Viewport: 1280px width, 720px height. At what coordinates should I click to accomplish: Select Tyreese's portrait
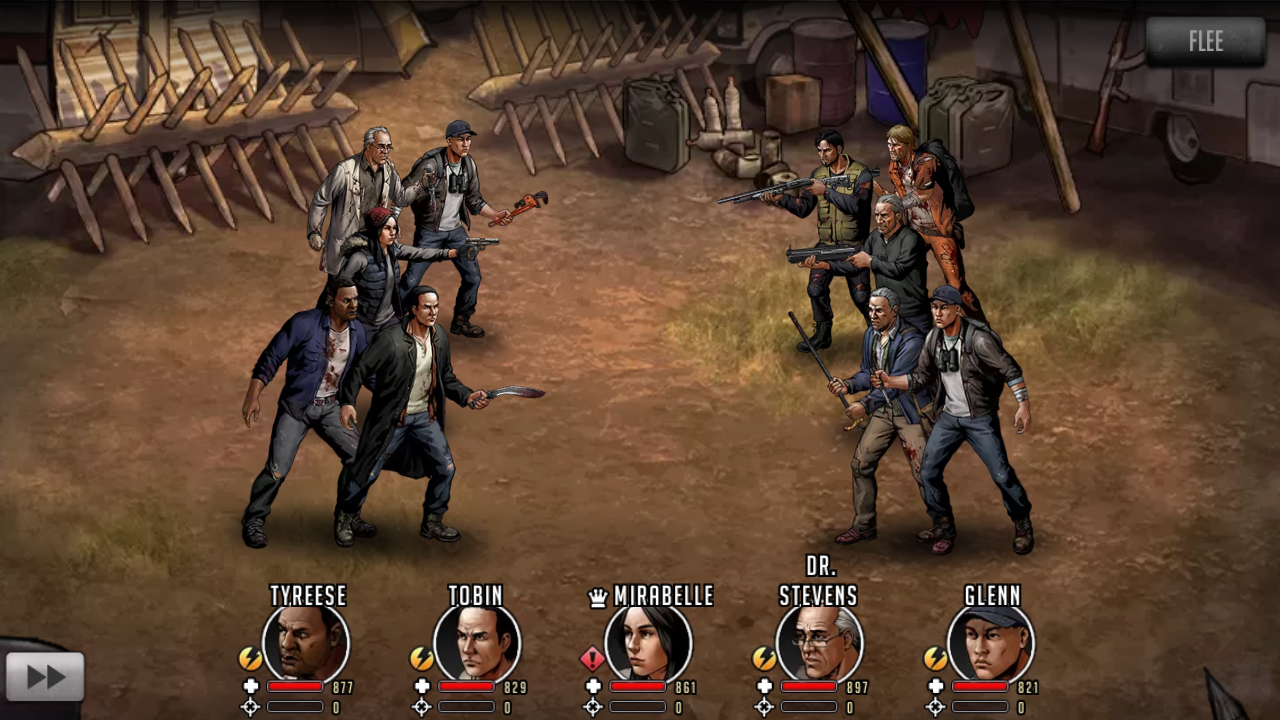click(306, 643)
